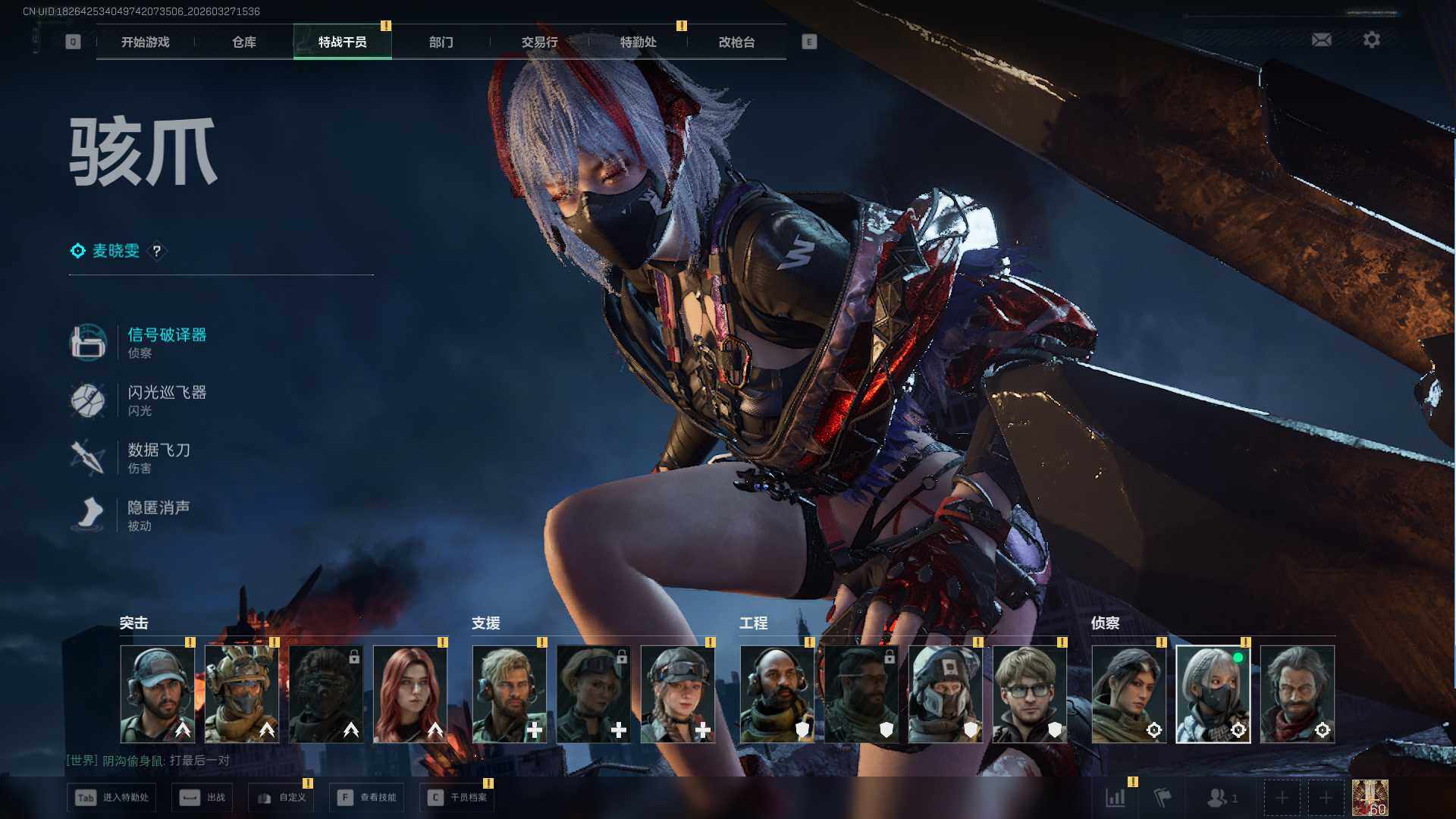This screenshot has width=1456, height=819.
Task: Choose the 闪光巡飞器 skill
Action: click(166, 393)
